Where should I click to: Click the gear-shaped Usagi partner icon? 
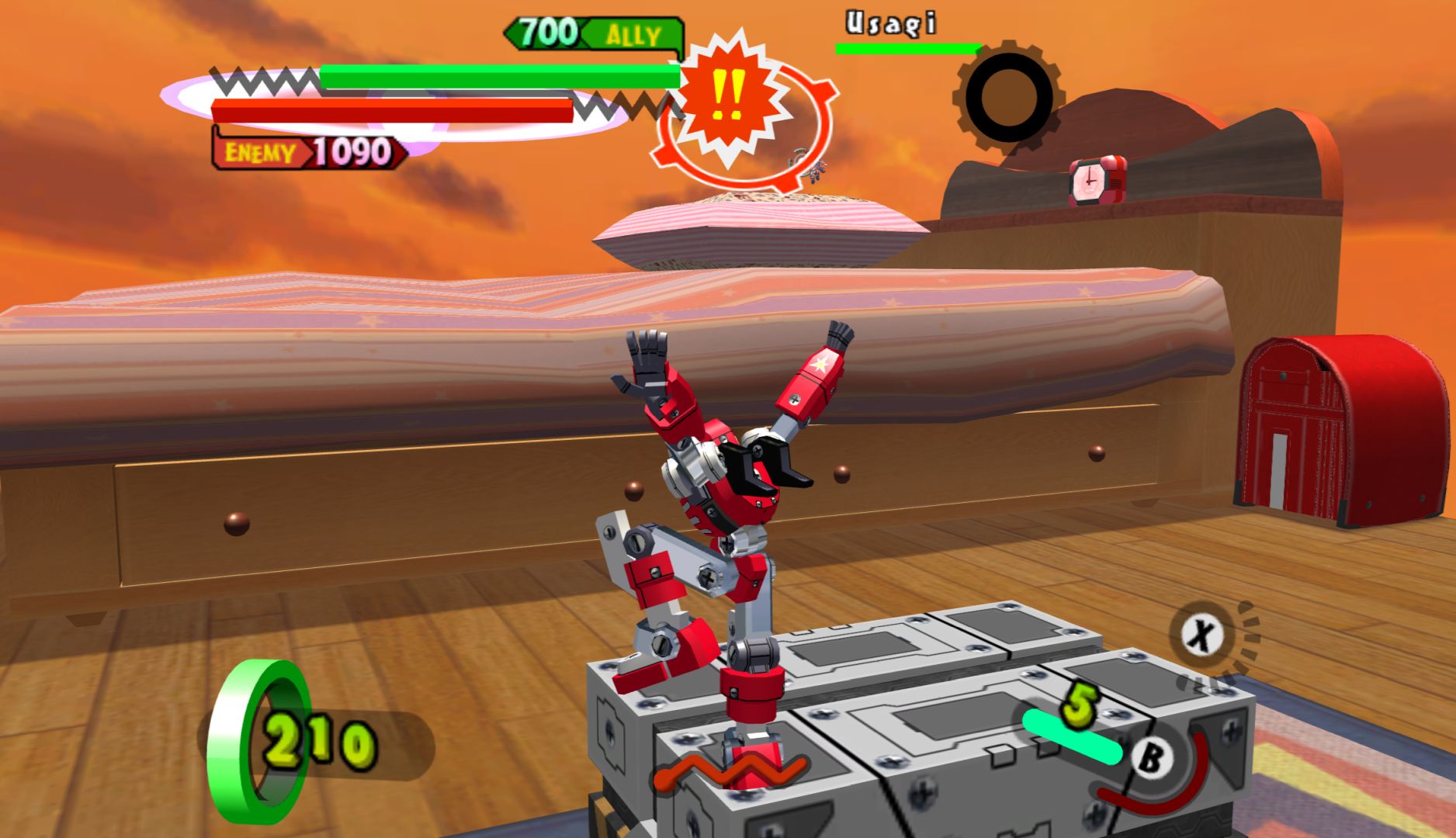(1007, 97)
